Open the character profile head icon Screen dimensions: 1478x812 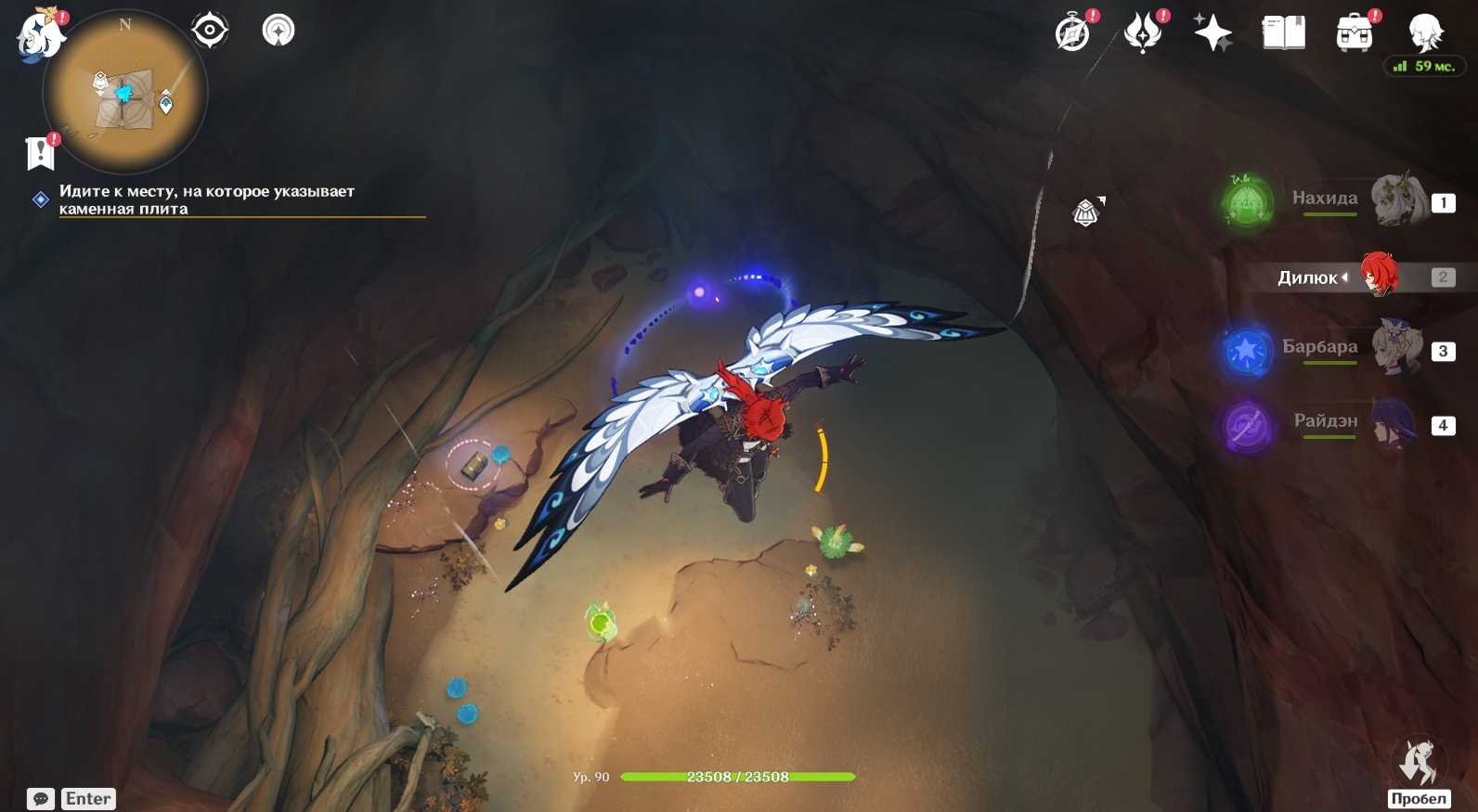pos(1424,33)
